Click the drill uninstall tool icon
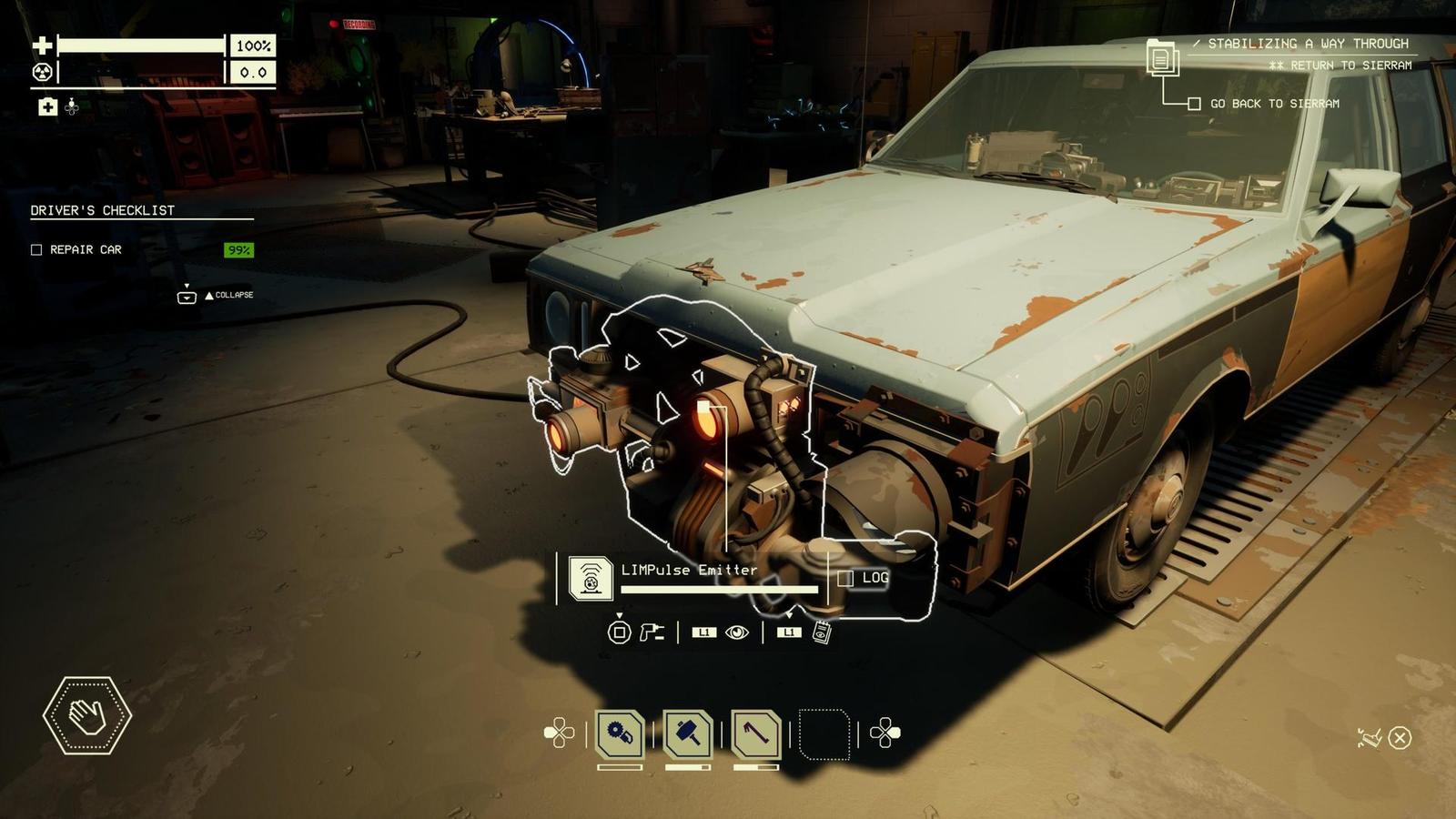The width and height of the screenshot is (1456, 819). [651, 632]
